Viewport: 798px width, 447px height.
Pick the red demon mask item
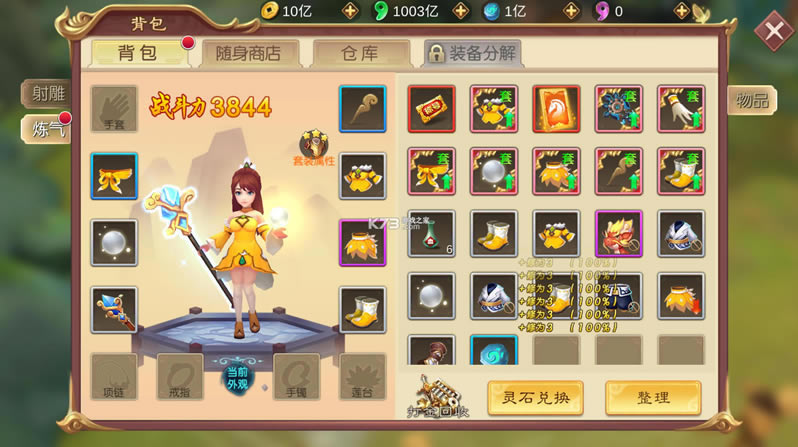click(618, 233)
